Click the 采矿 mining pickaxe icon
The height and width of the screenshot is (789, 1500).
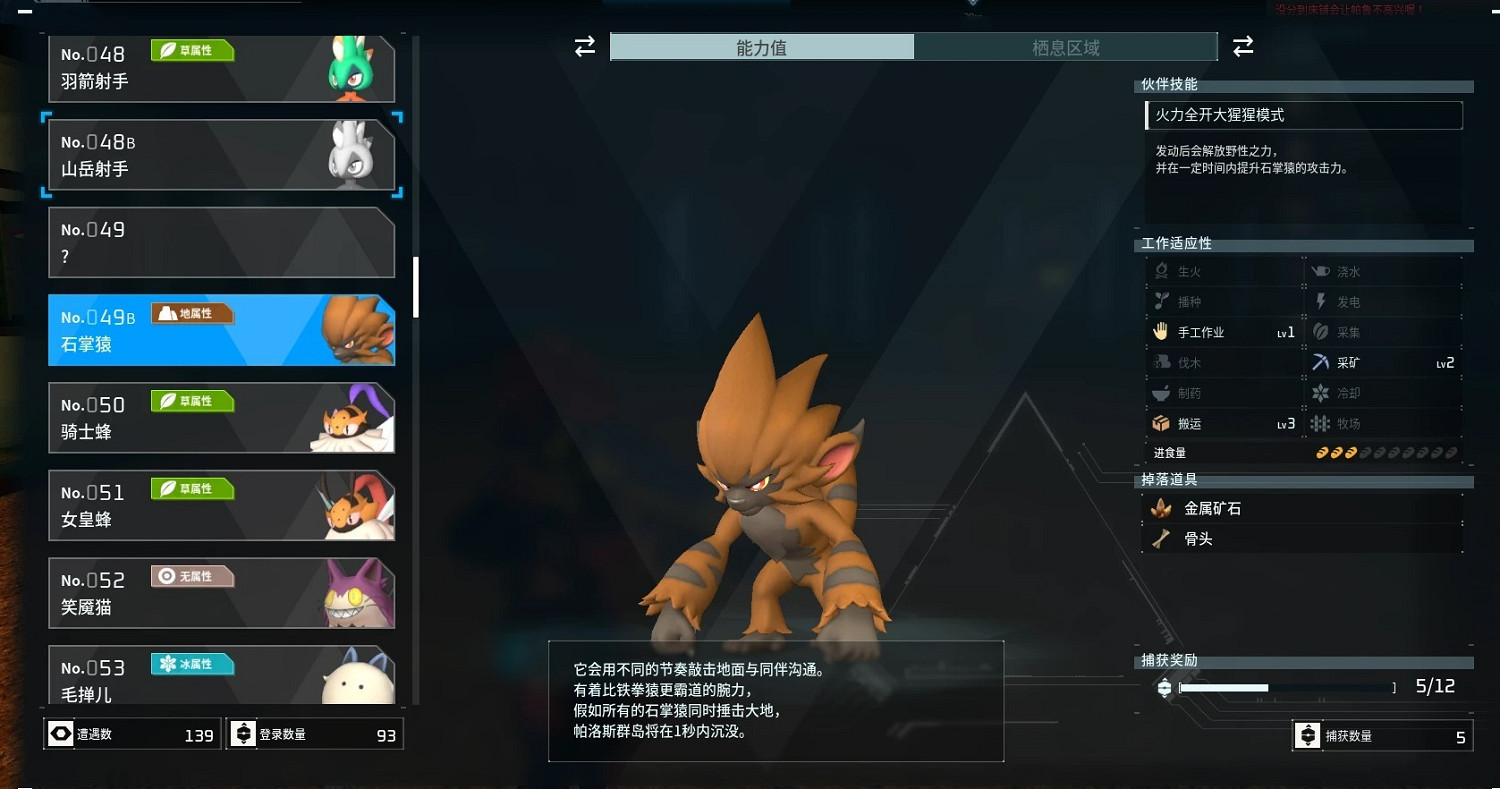1321,362
